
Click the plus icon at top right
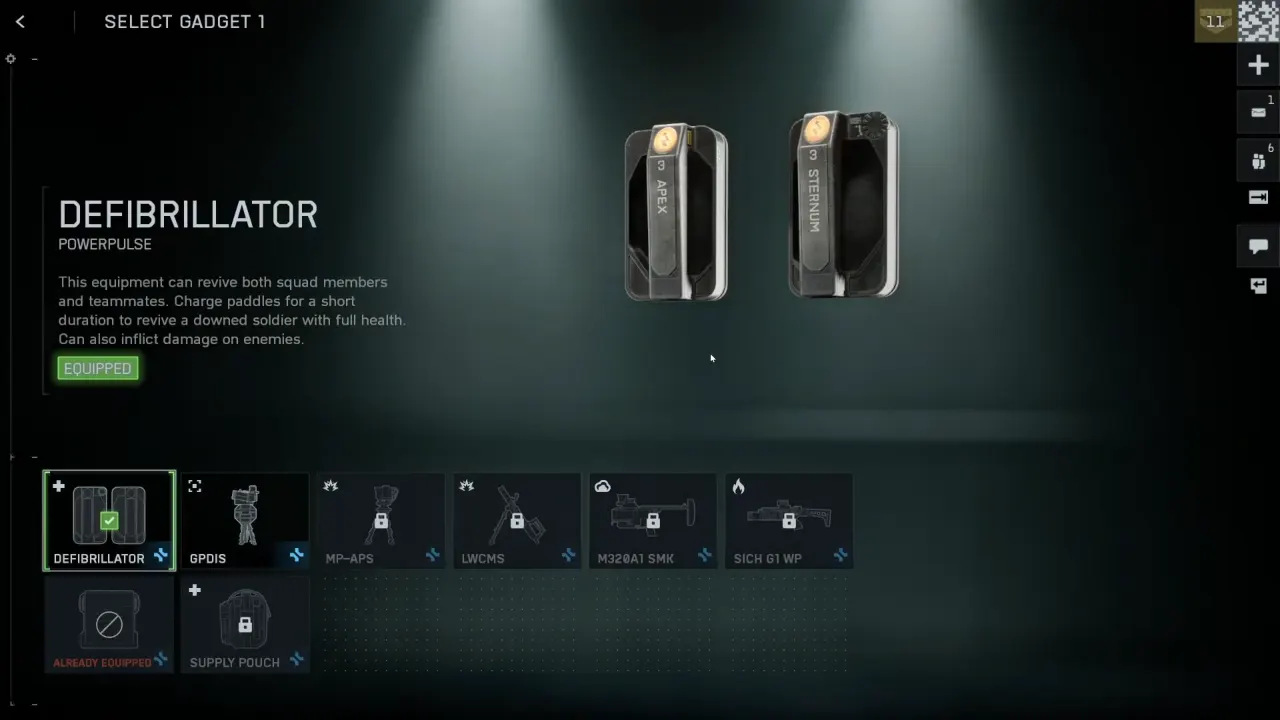[1258, 65]
